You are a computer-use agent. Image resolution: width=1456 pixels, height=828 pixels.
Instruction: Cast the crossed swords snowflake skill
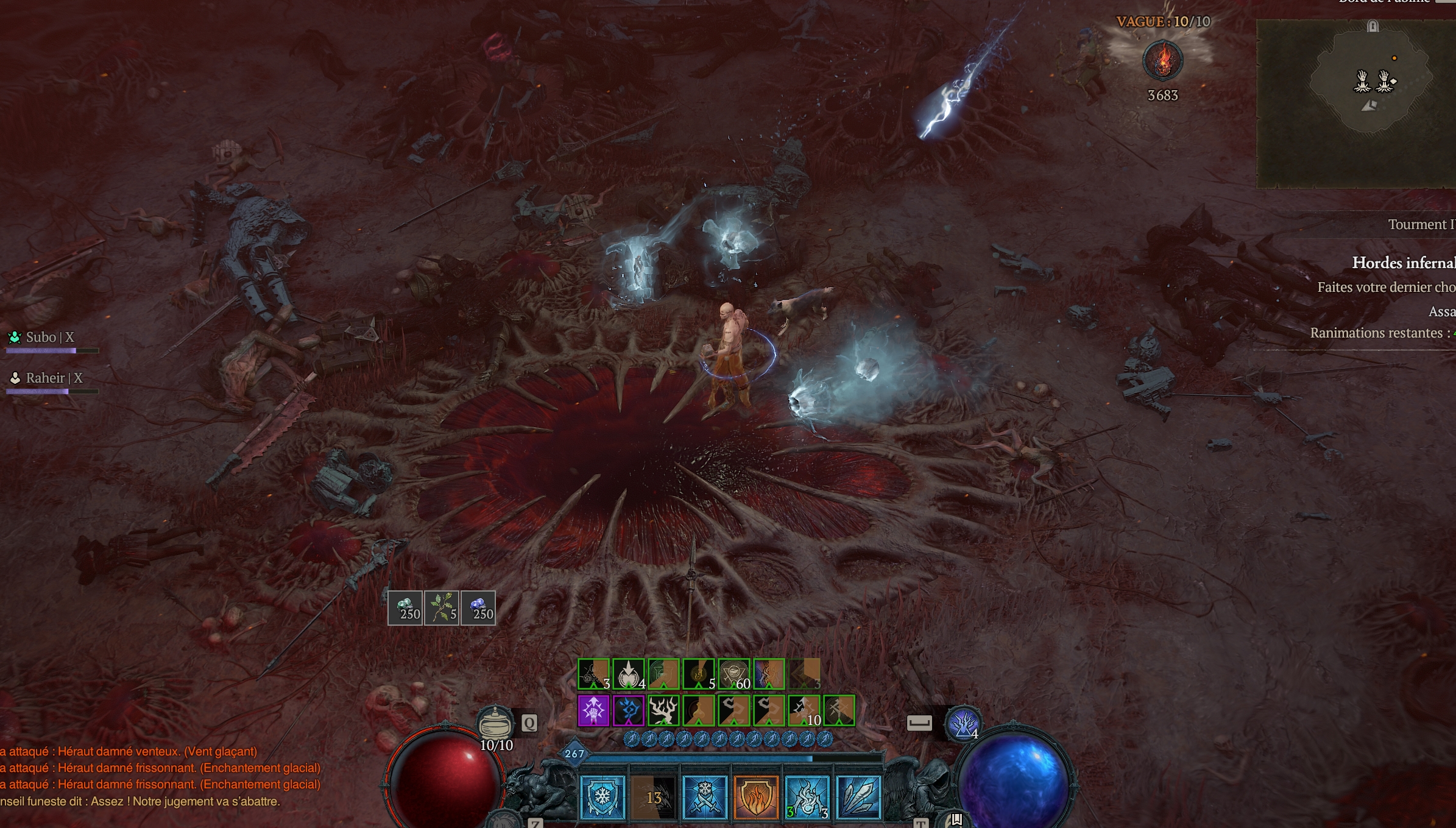coord(705,797)
